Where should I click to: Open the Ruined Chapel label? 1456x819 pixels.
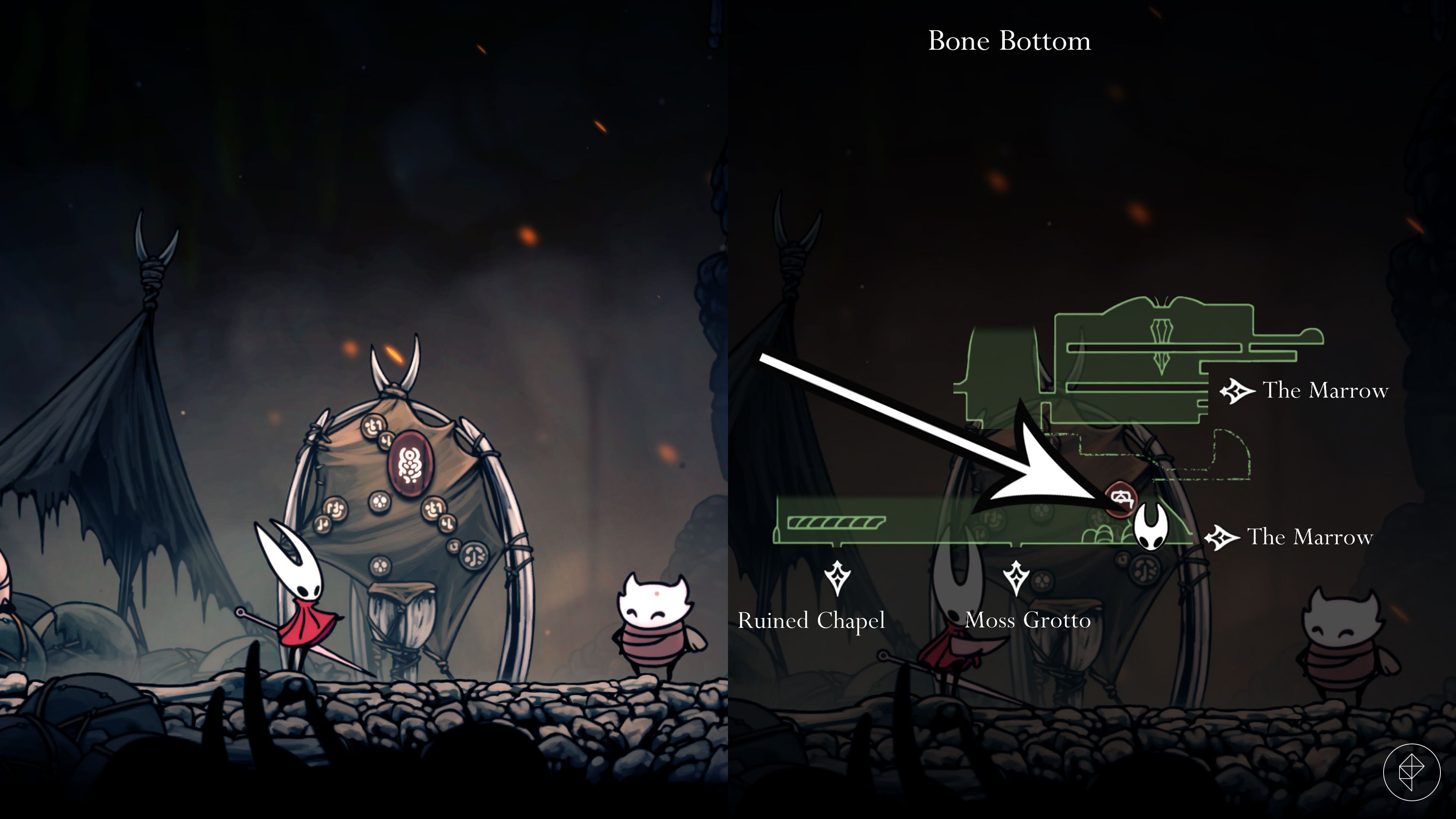tap(812, 621)
